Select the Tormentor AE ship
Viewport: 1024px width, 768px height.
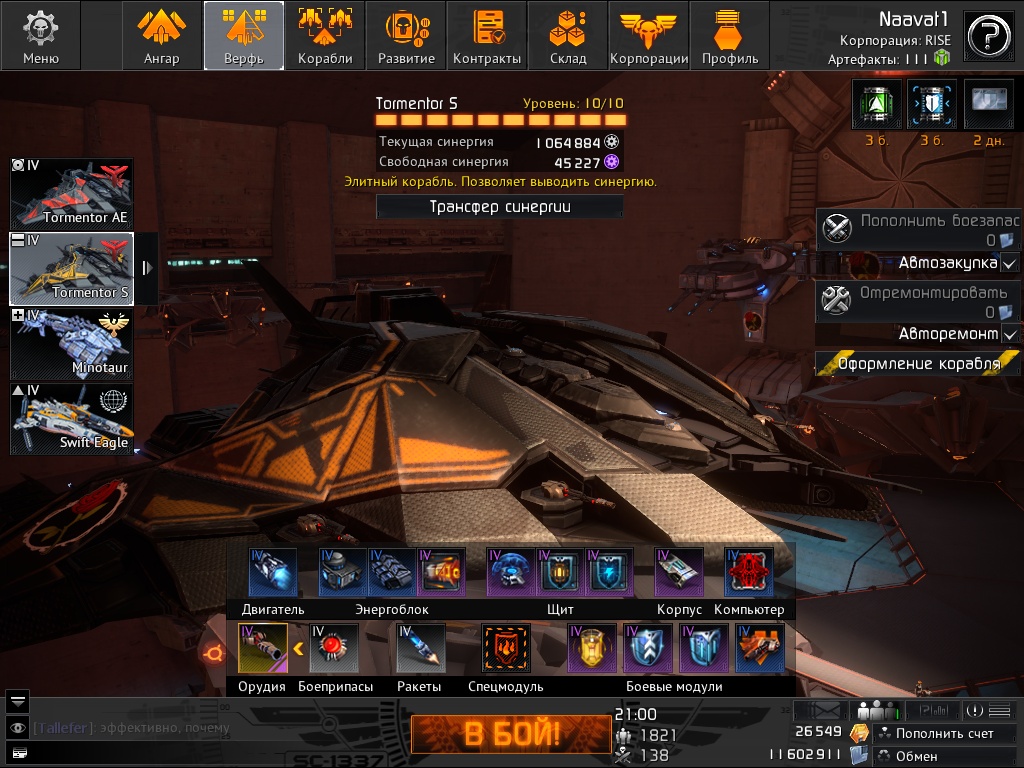pos(71,193)
